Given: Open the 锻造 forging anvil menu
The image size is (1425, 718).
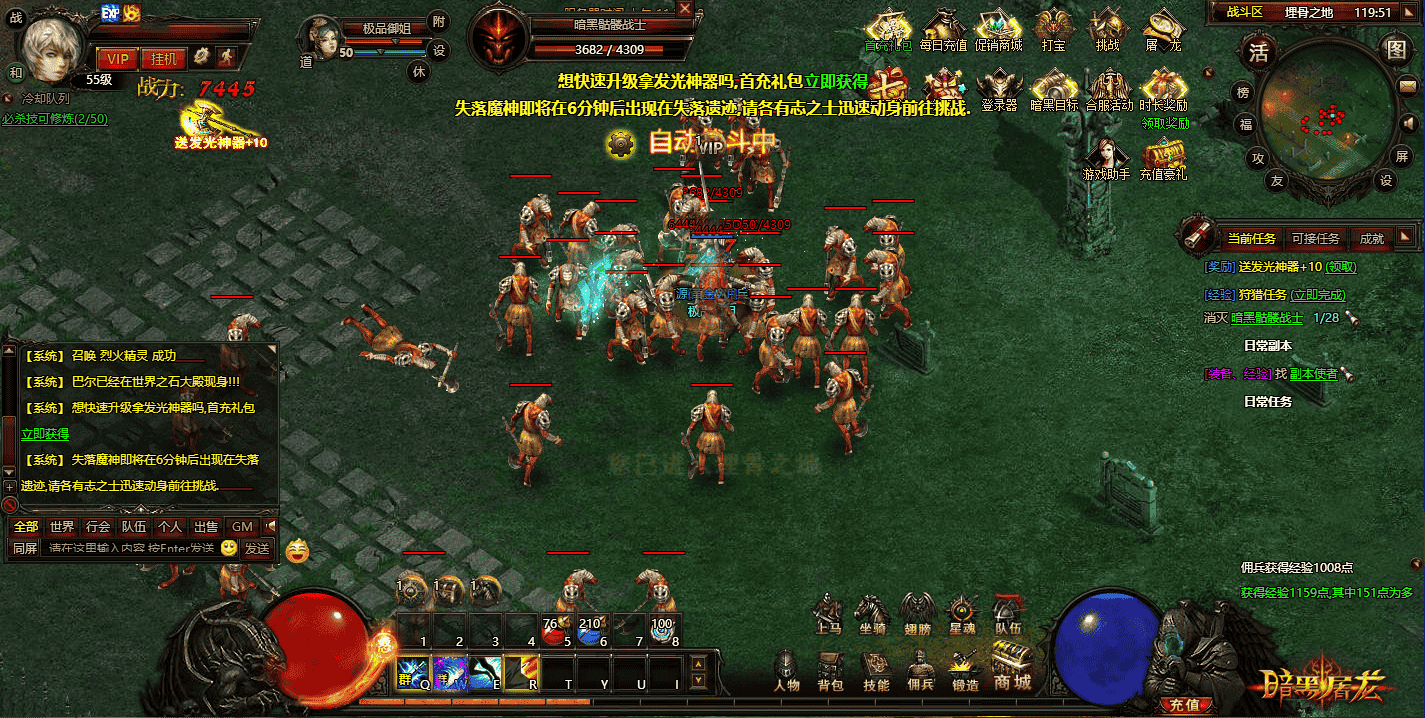Looking at the screenshot, I should coord(965,671).
